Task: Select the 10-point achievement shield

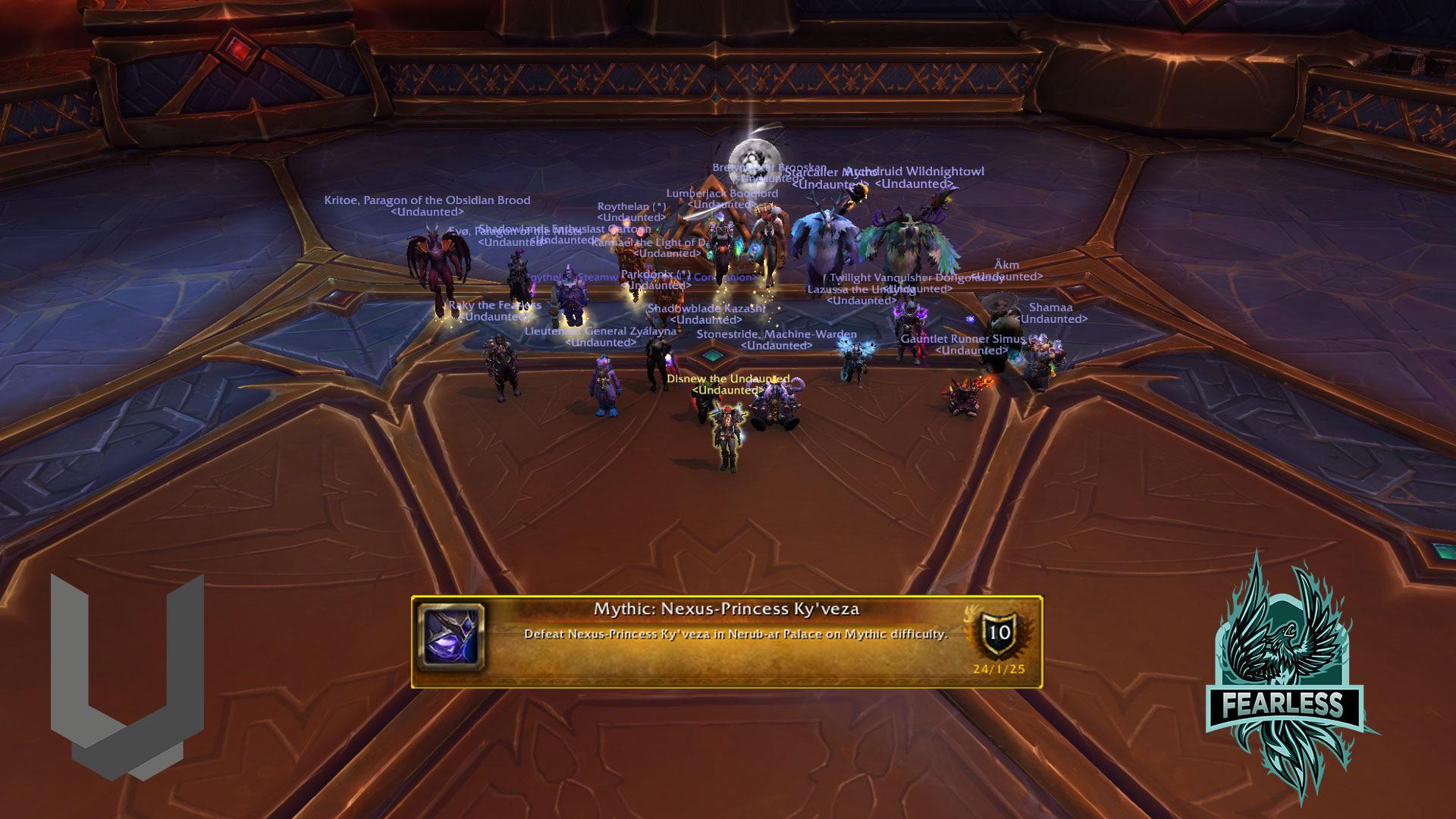Action: (x=999, y=632)
